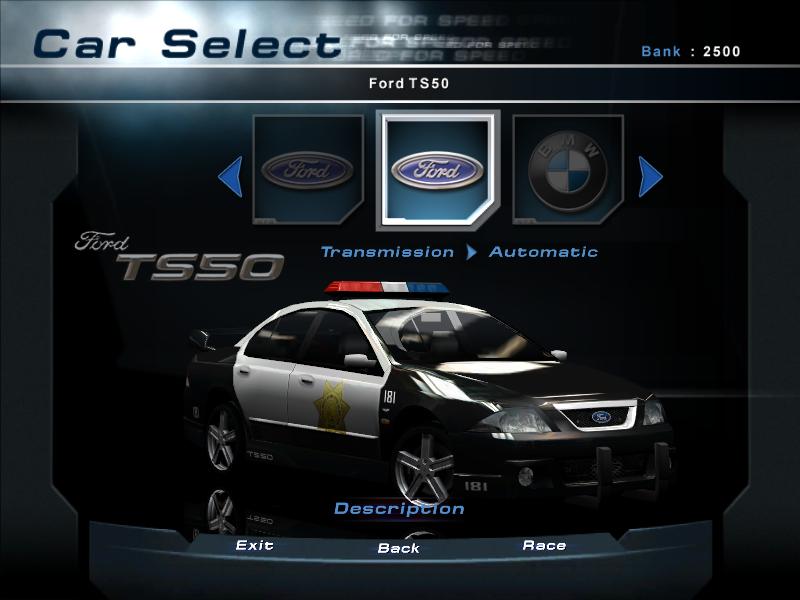Start the Race

544,546
